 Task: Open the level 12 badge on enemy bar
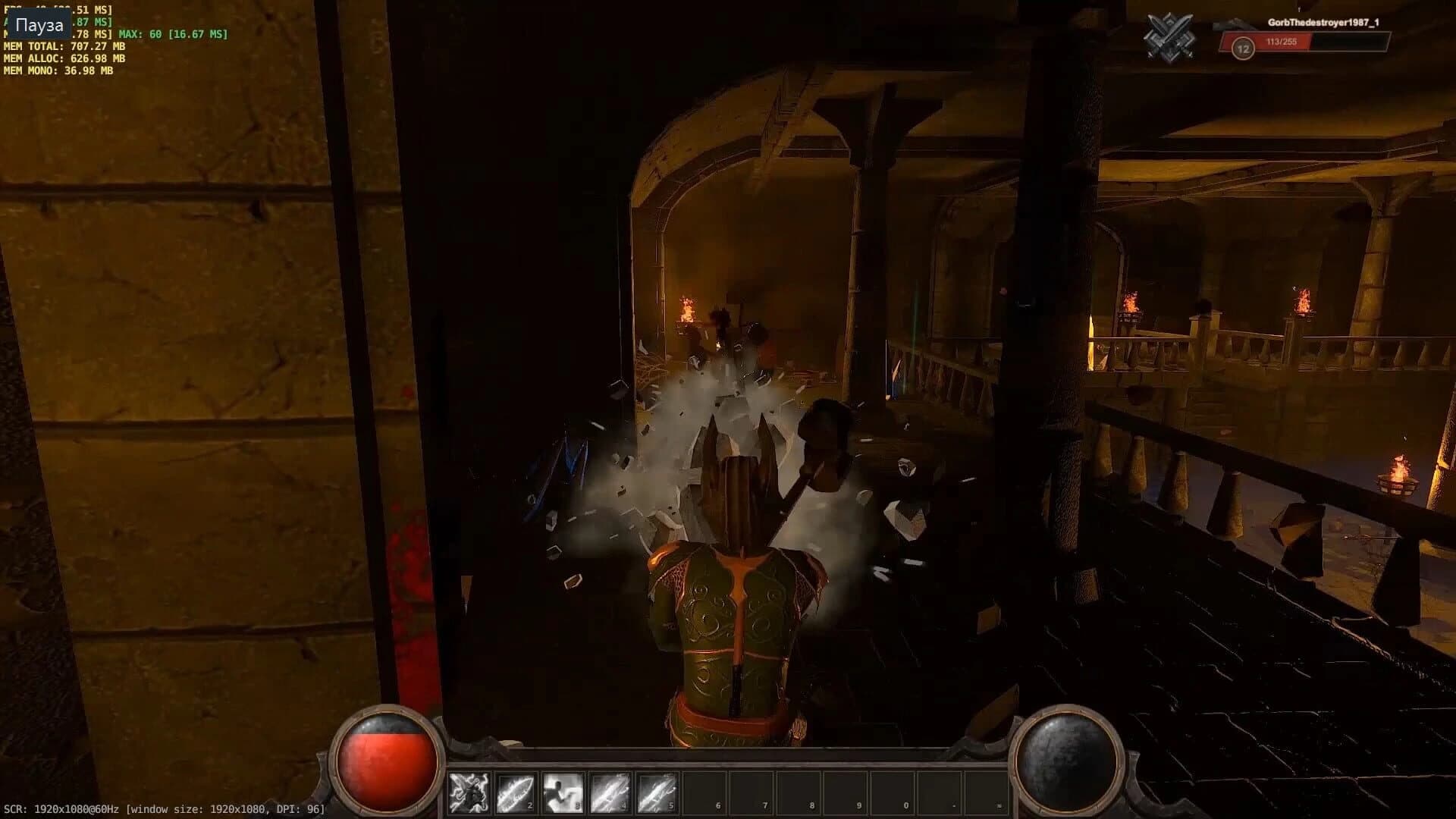click(x=1242, y=48)
